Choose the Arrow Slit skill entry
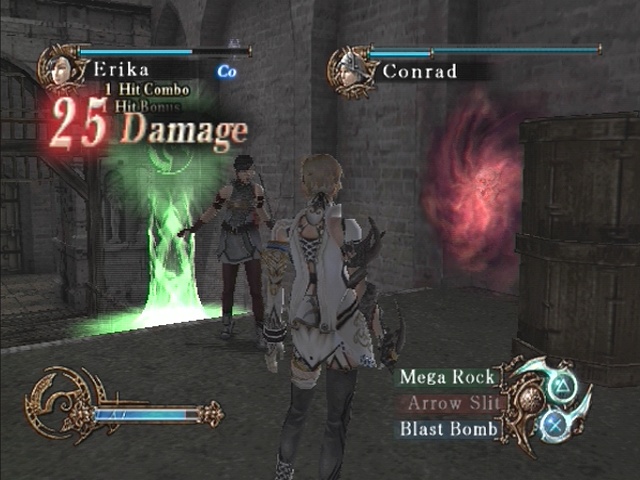Screen dimensions: 640x480 point(447,403)
